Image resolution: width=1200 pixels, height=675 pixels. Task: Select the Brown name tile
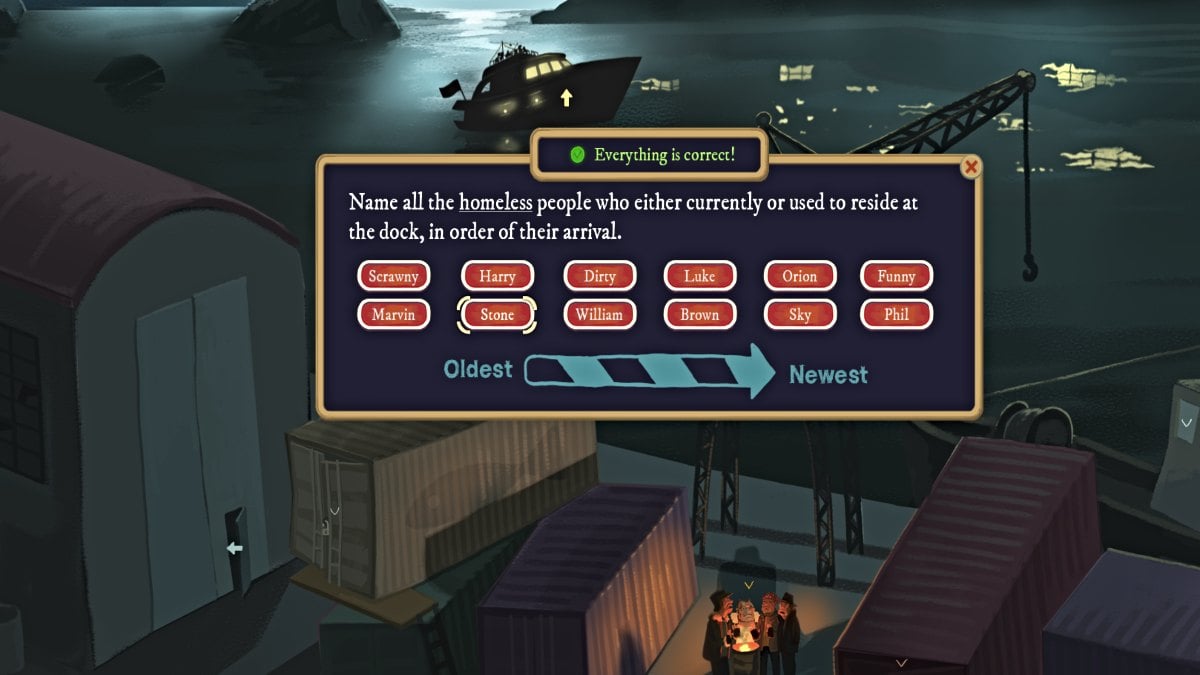(x=700, y=314)
